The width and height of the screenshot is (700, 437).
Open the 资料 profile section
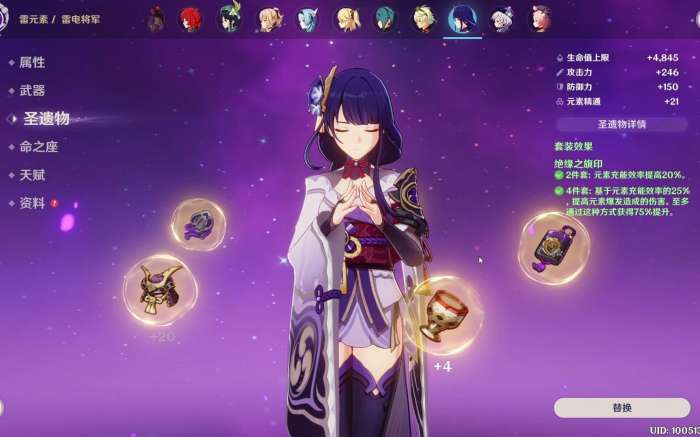click(x=32, y=203)
